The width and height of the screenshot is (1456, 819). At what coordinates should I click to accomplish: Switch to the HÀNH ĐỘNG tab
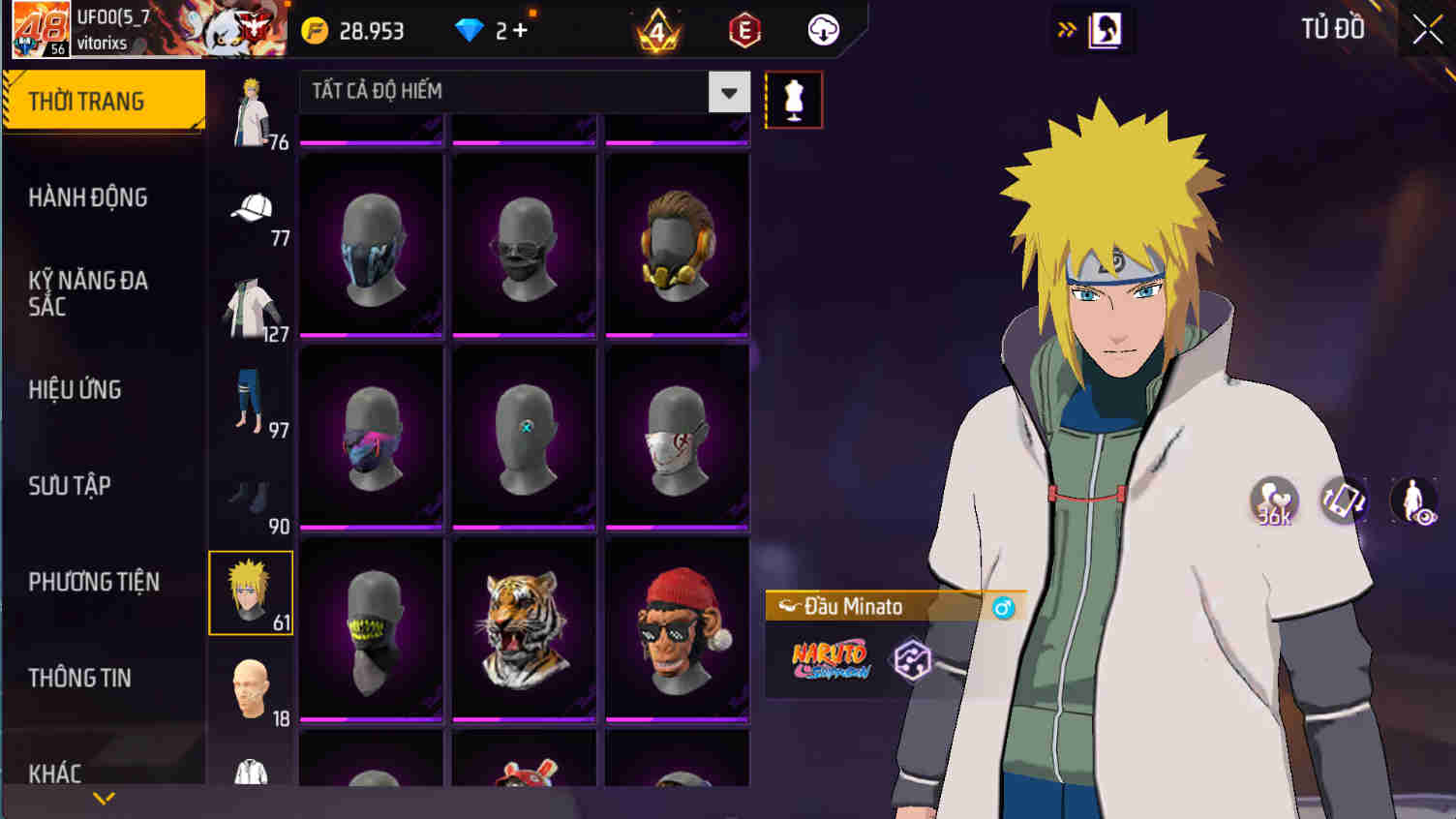coord(89,197)
